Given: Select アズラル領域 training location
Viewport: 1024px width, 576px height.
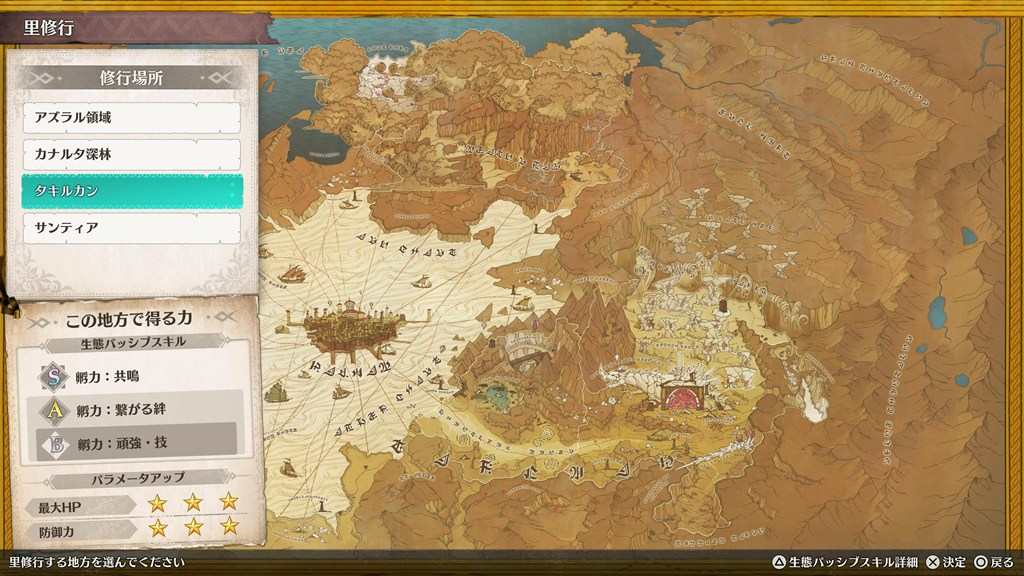Looking at the screenshot, I should pos(131,118).
